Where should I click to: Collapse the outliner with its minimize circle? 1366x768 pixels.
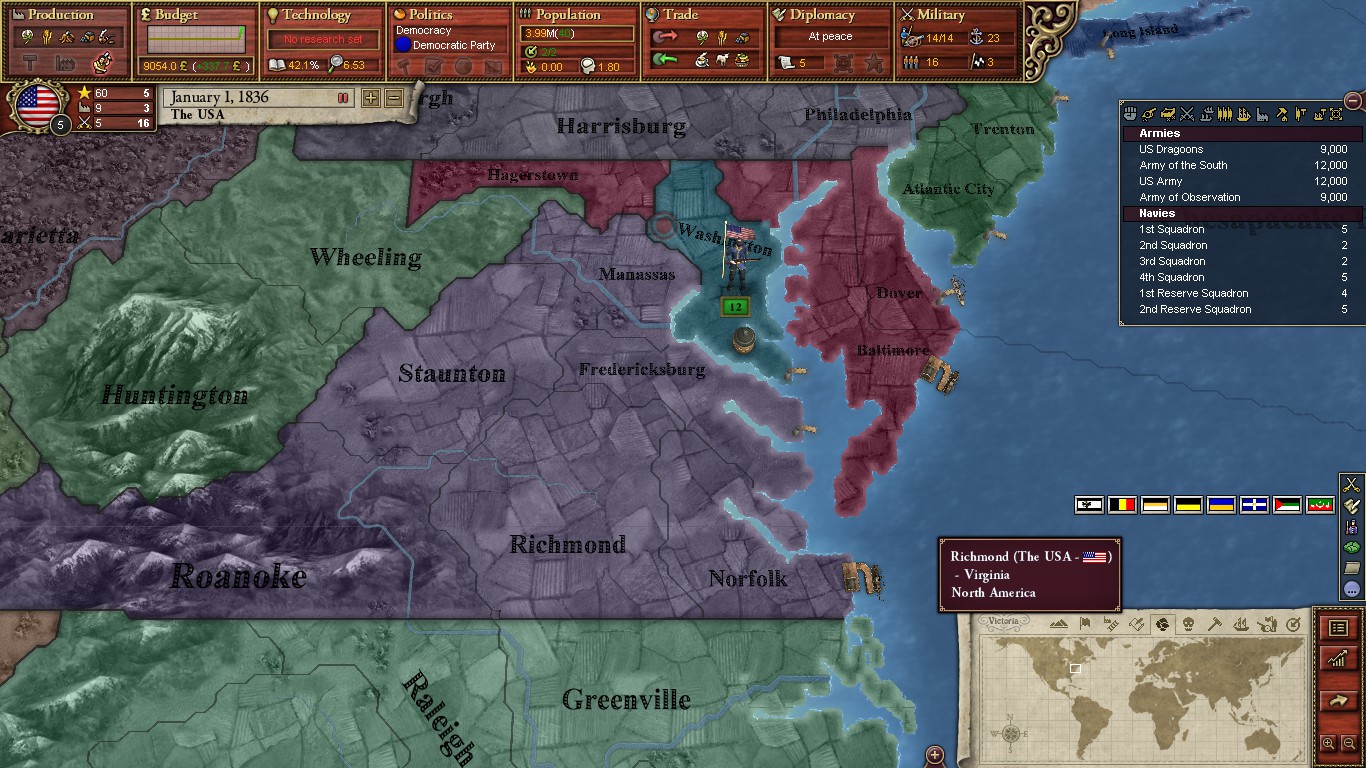[1354, 100]
